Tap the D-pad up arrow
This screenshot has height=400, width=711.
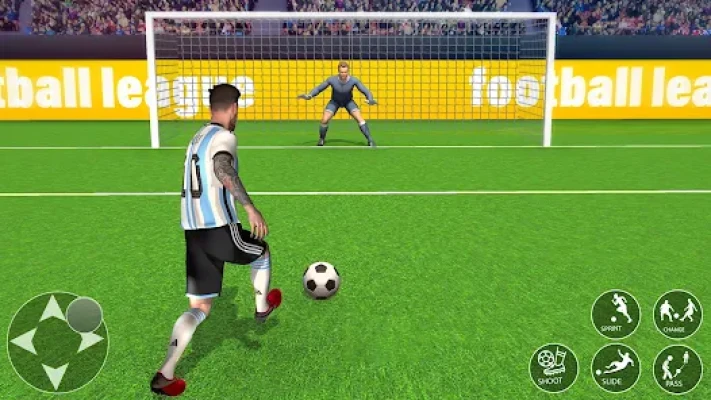pos(53,309)
